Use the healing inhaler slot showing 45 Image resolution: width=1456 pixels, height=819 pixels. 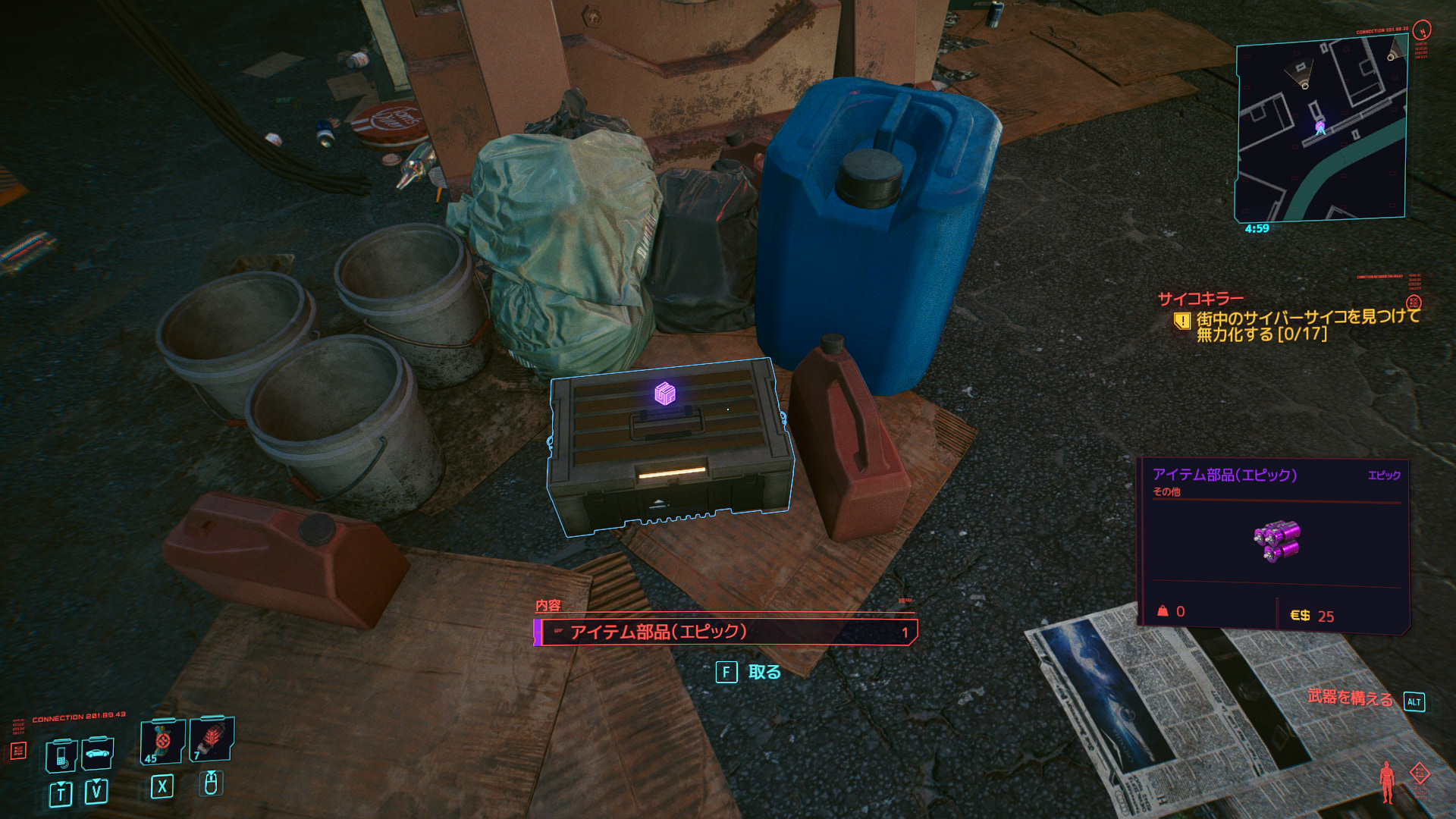[x=162, y=741]
